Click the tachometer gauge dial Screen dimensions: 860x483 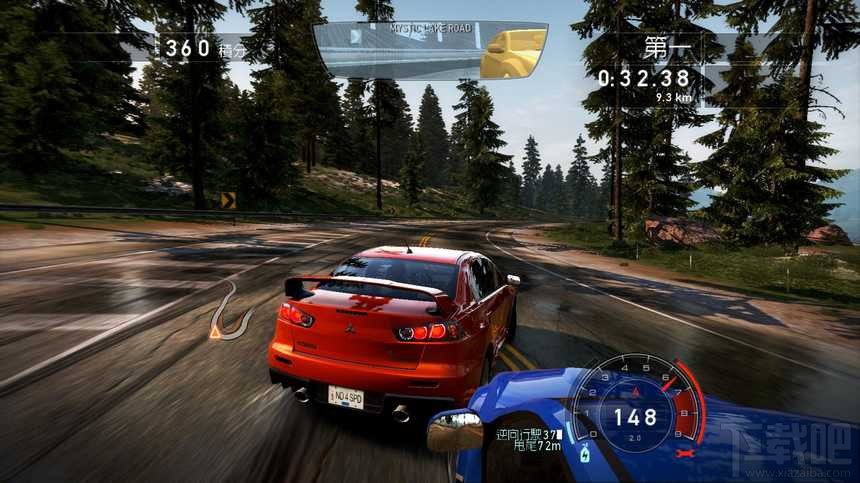(x=634, y=407)
